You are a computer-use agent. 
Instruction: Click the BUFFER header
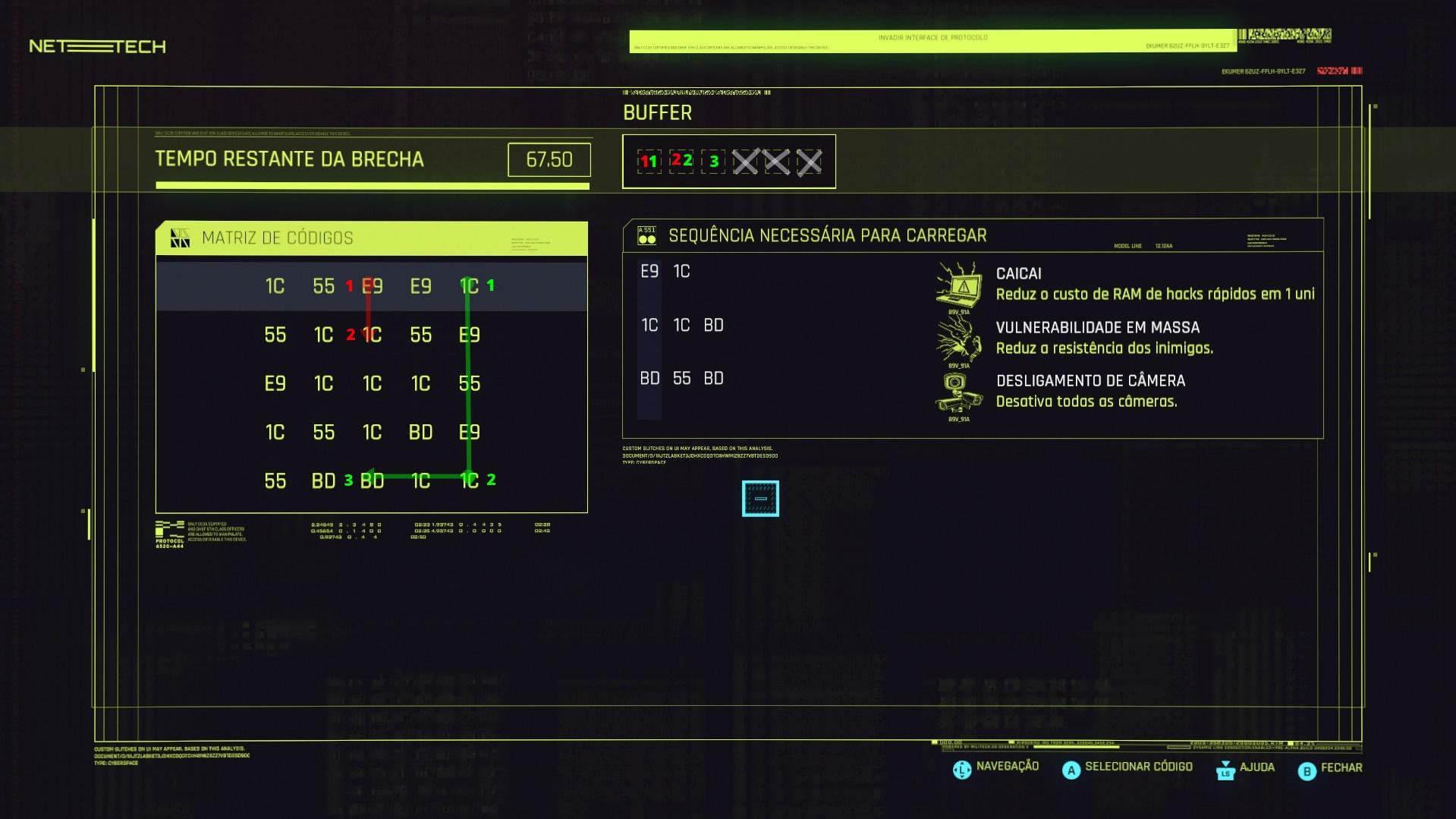point(656,112)
